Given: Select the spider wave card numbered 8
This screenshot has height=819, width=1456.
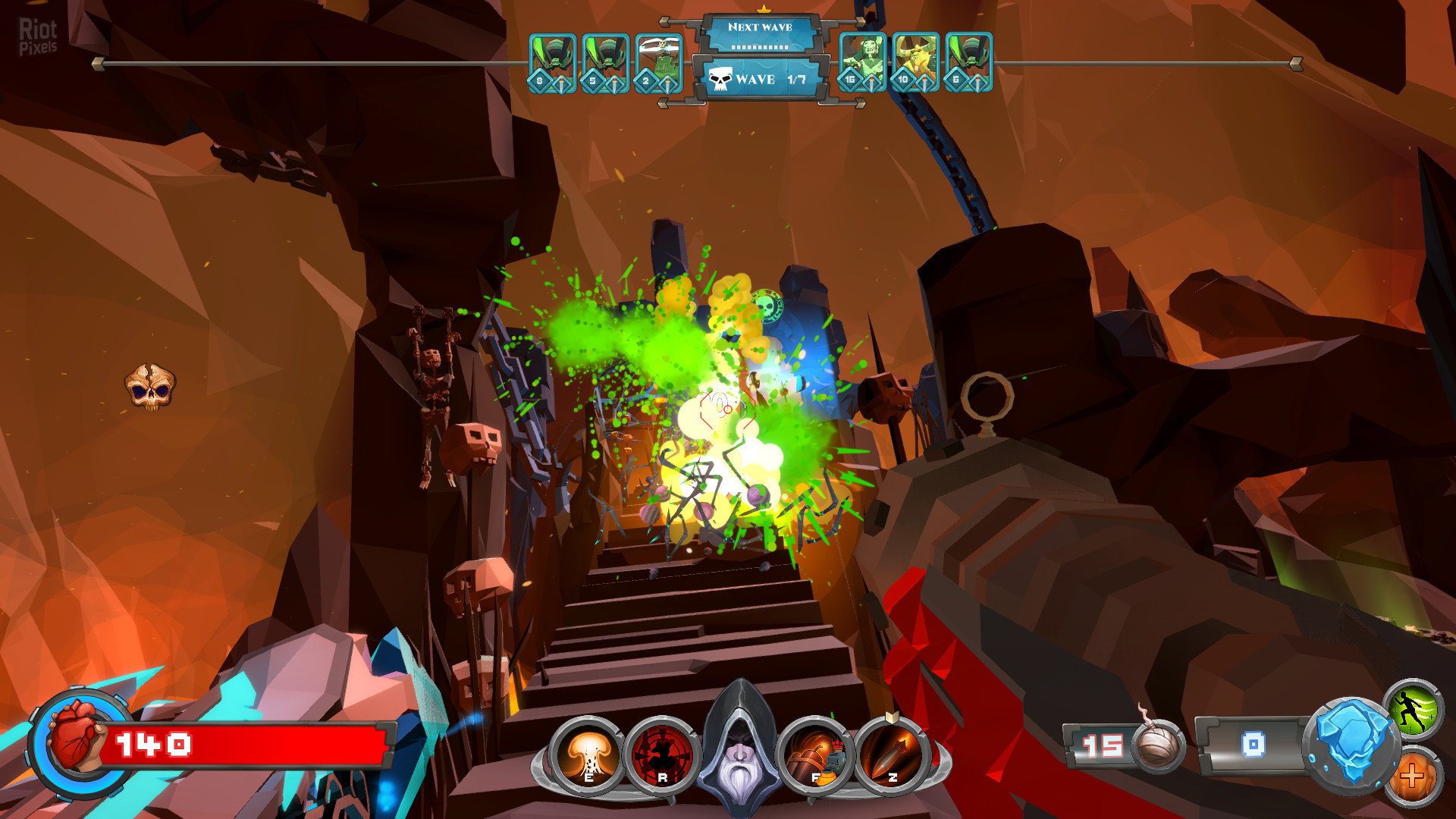Looking at the screenshot, I should 552,62.
